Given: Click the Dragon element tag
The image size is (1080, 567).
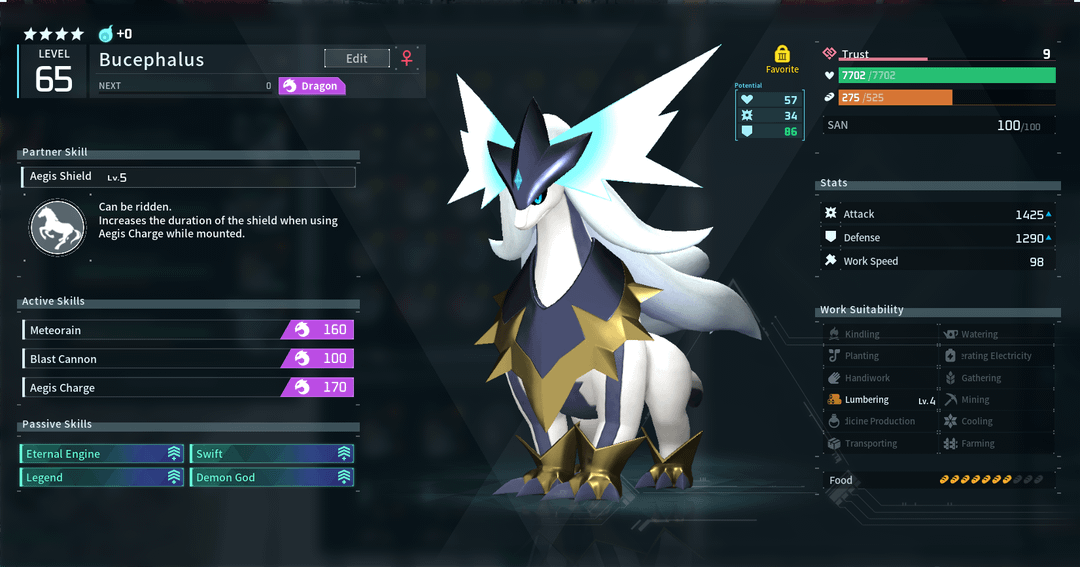Looking at the screenshot, I should 311,86.
